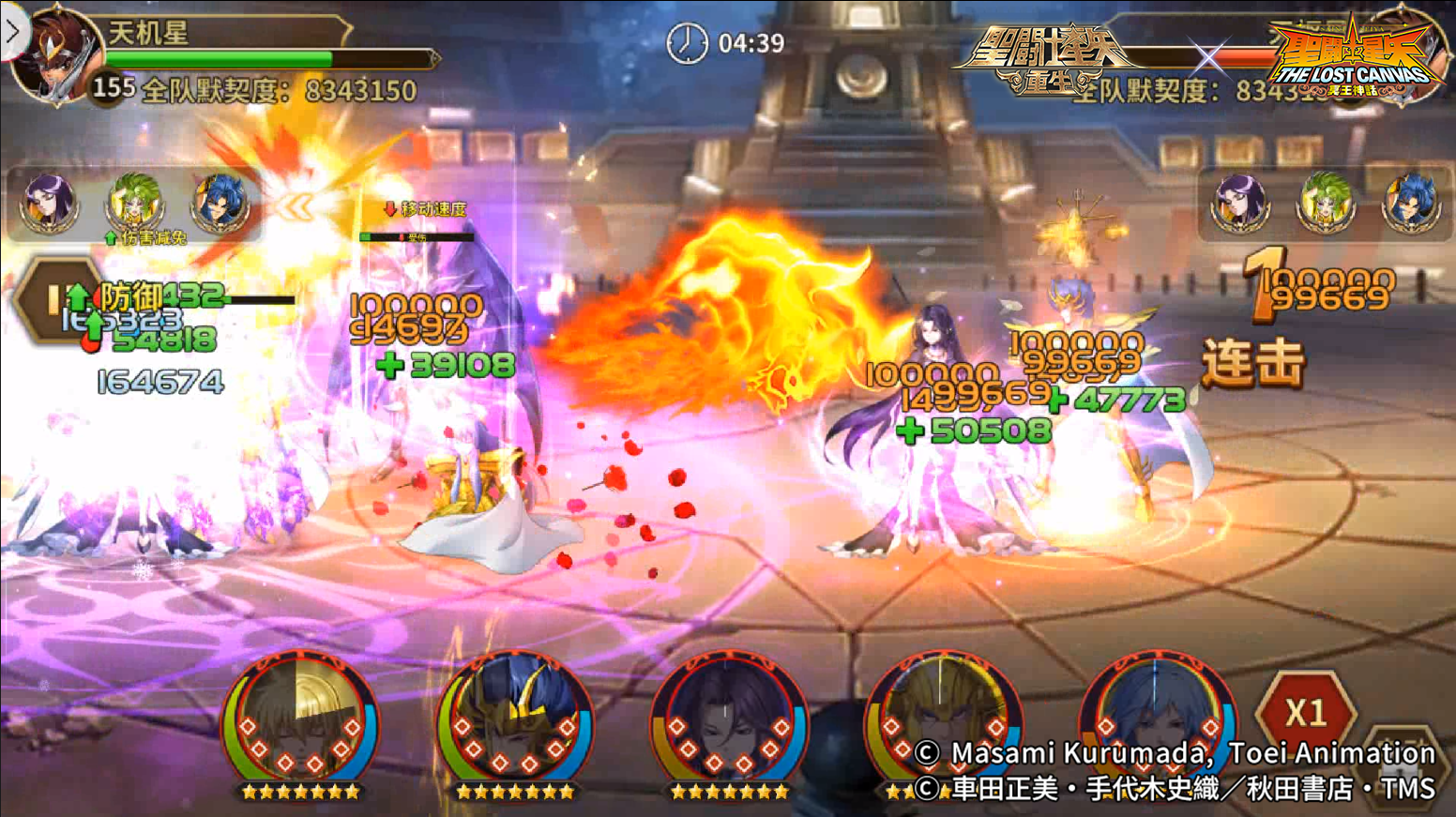Toggle the X1 battle speed button

(x=1305, y=713)
